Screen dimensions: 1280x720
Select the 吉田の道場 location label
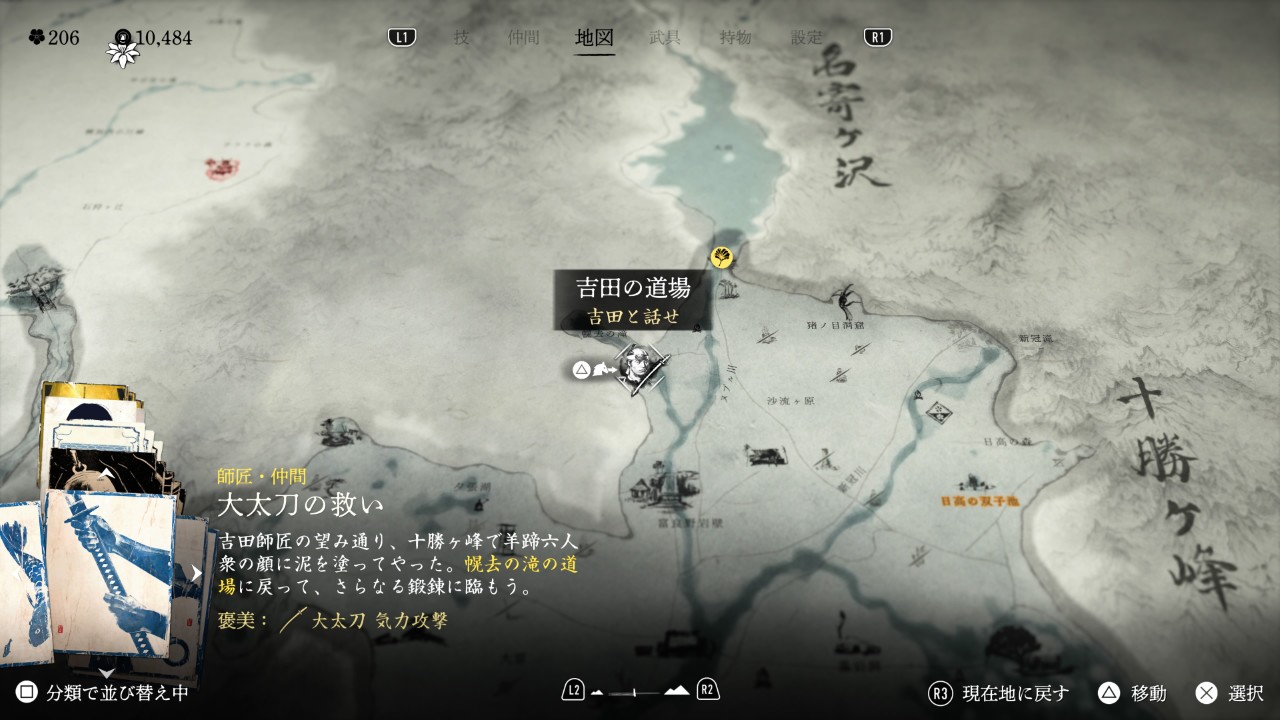[633, 289]
